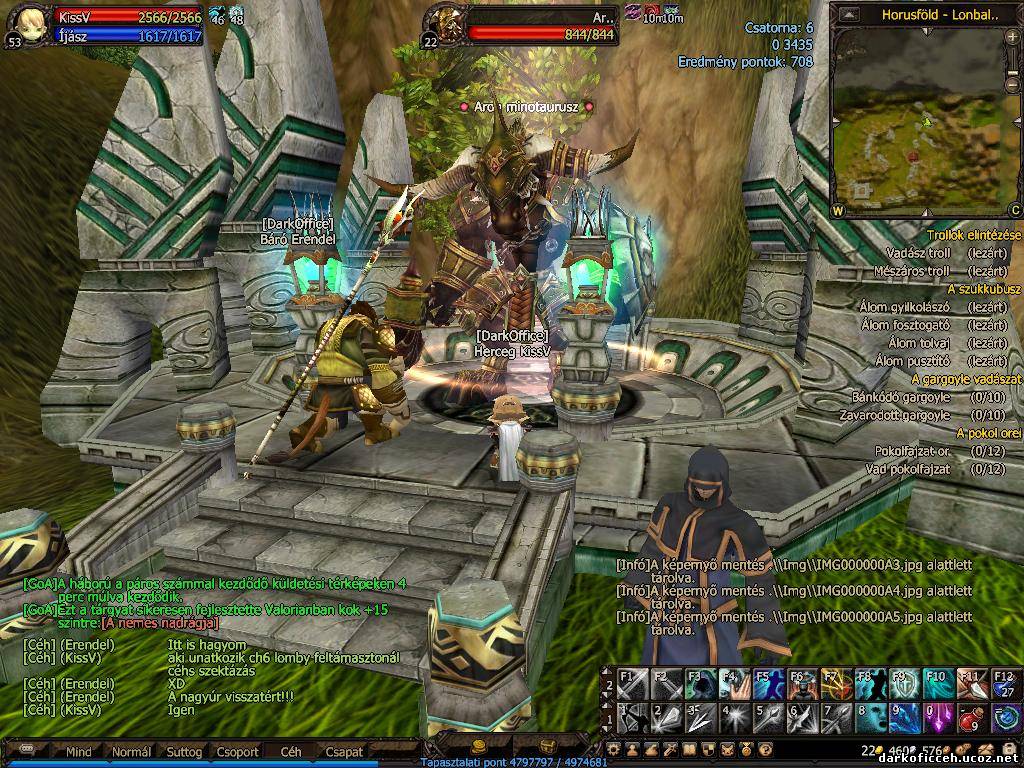Switch to the Csoport chat tab

coord(238,751)
